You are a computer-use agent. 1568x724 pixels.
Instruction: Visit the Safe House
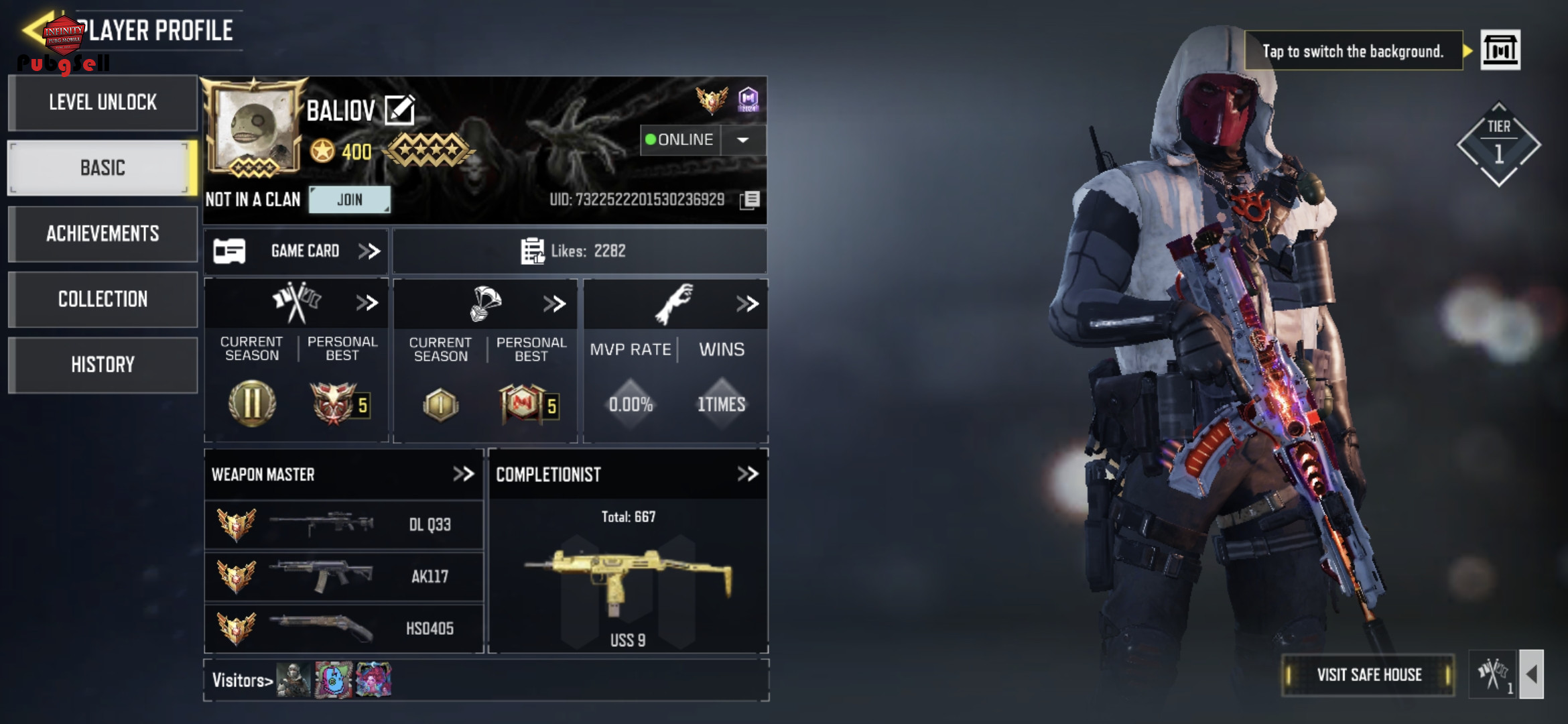point(1368,675)
